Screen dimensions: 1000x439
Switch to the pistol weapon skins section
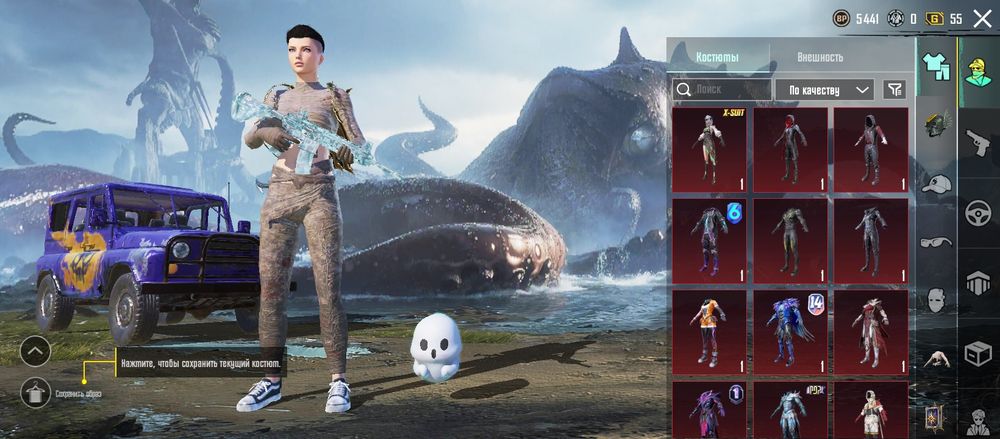[978, 139]
